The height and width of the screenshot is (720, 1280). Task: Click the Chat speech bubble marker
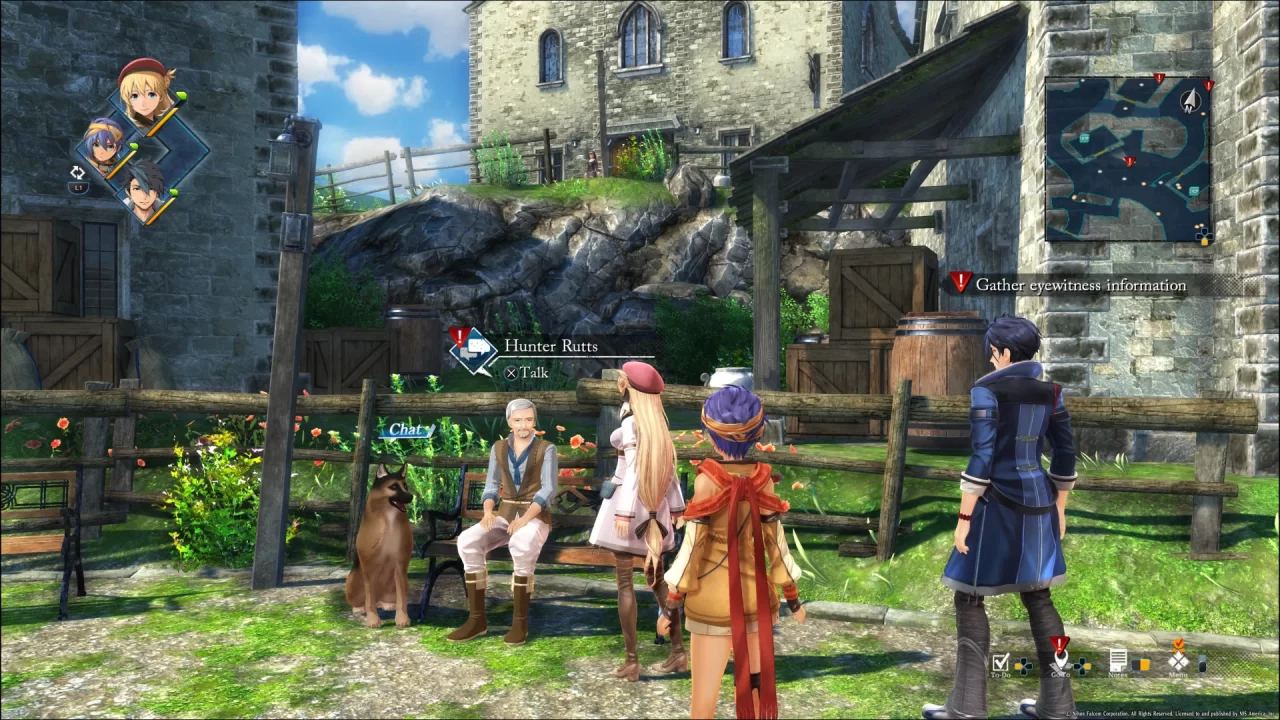406,430
